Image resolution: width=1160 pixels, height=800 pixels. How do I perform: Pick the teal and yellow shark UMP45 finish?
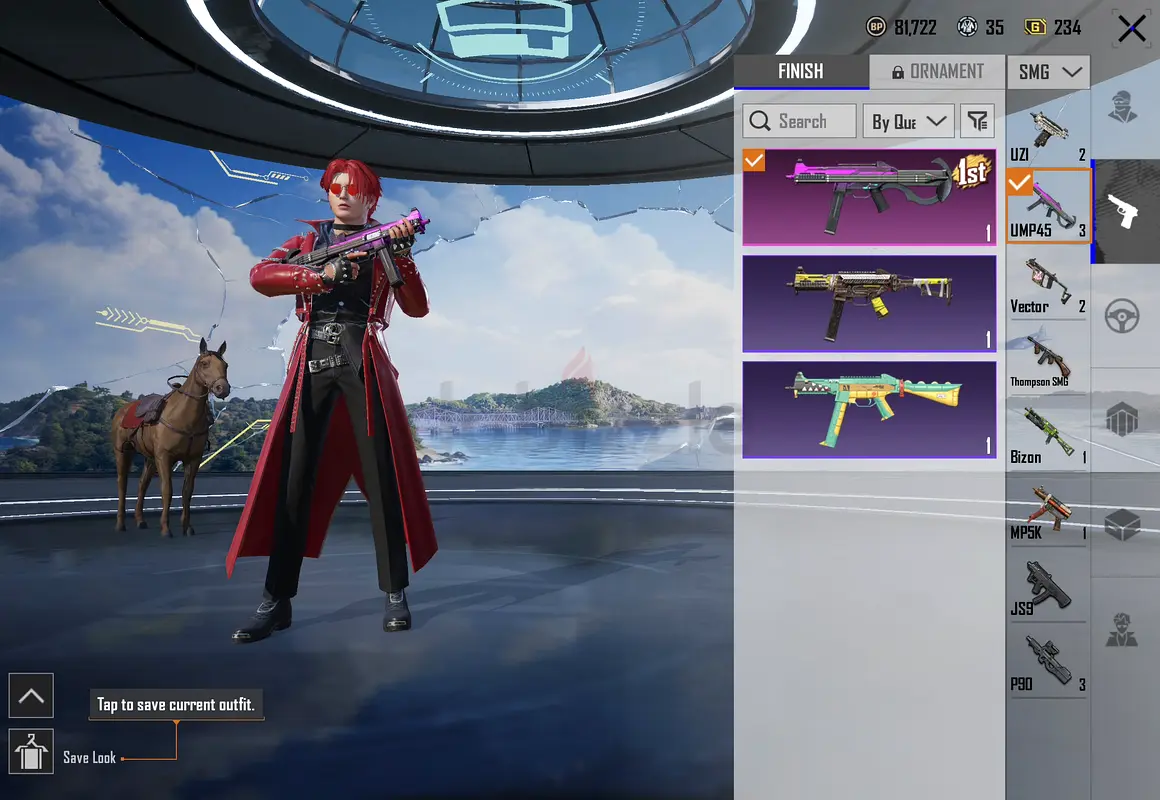869,409
